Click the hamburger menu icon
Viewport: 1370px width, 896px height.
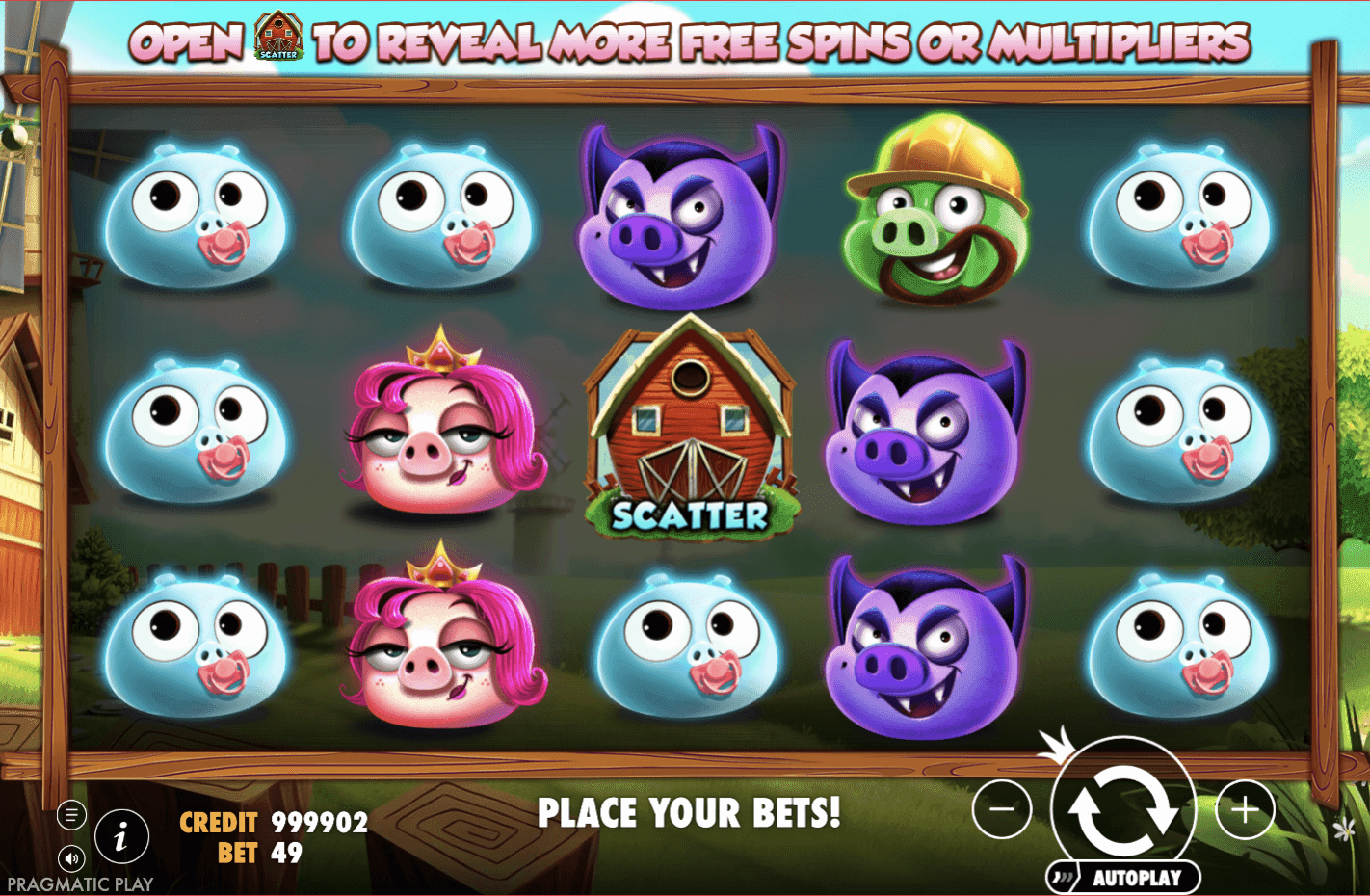70,814
